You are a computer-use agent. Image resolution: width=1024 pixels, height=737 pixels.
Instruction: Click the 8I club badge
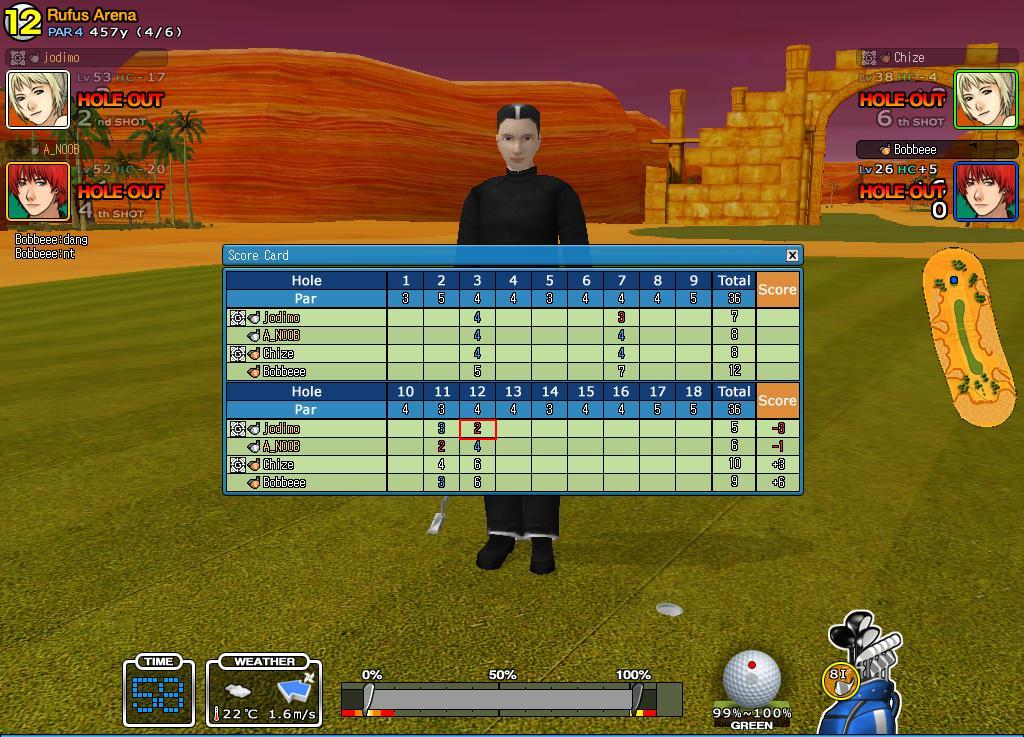pyautogui.click(x=840, y=677)
